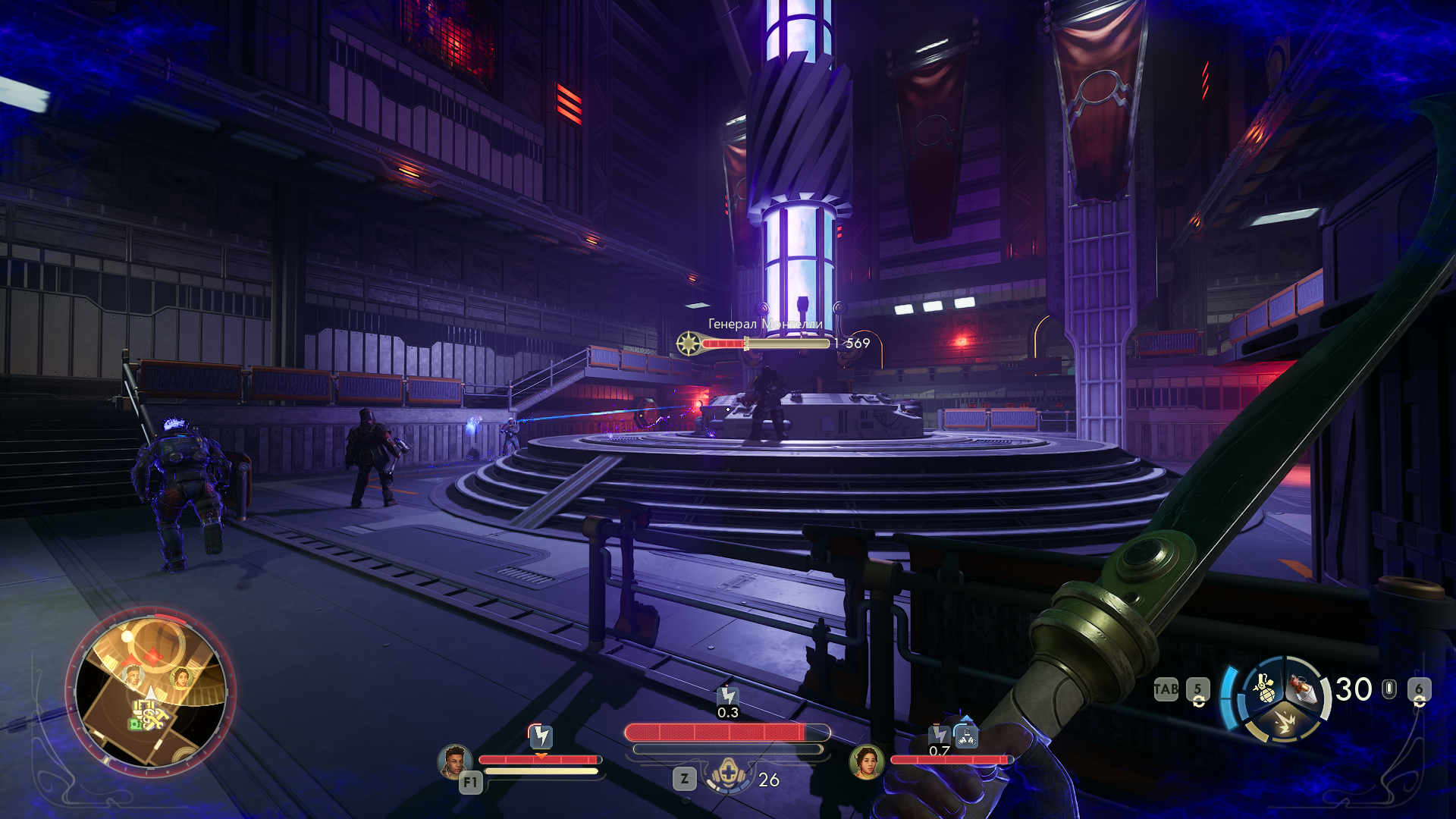Select the grenade gadget slot in the wheel
The image size is (1456, 819).
1264,688
